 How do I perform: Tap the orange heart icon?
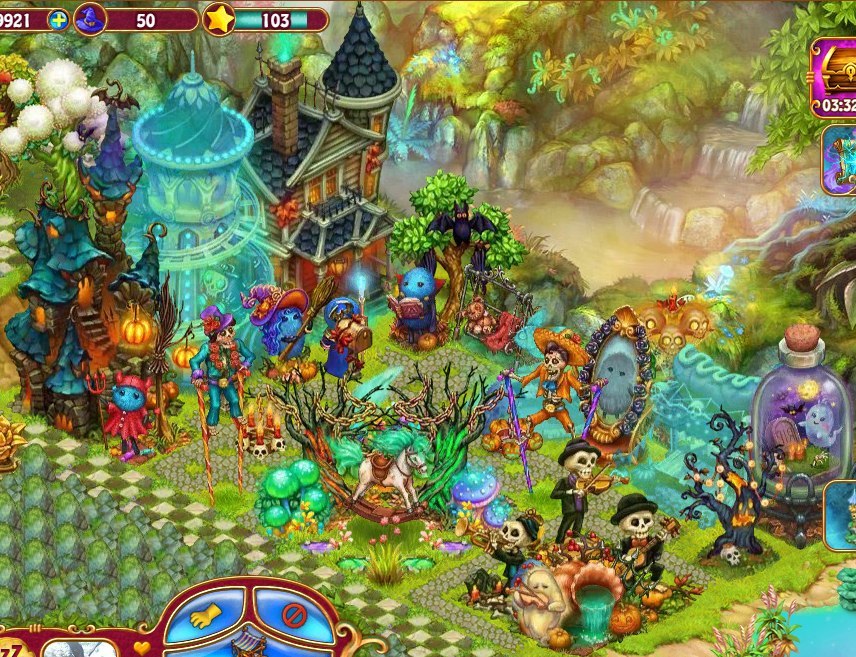click(141, 647)
